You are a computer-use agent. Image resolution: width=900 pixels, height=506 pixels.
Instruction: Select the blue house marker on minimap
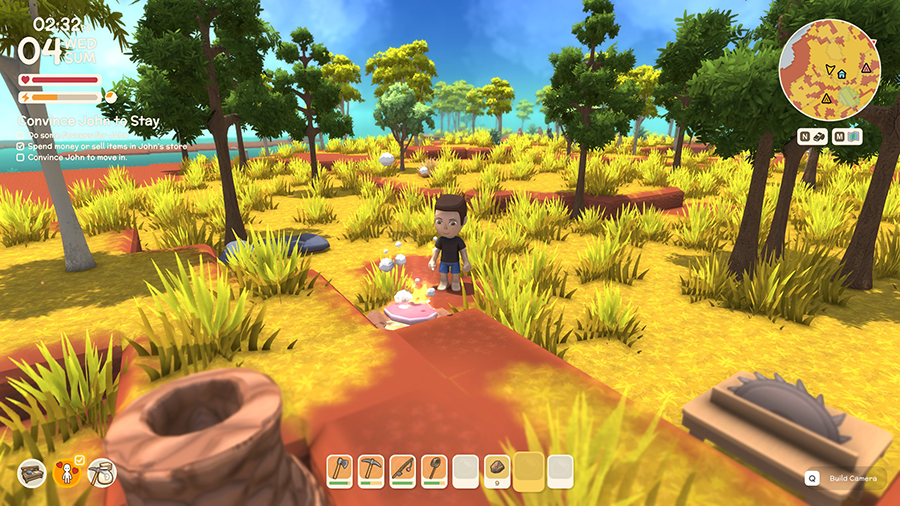tap(842, 74)
